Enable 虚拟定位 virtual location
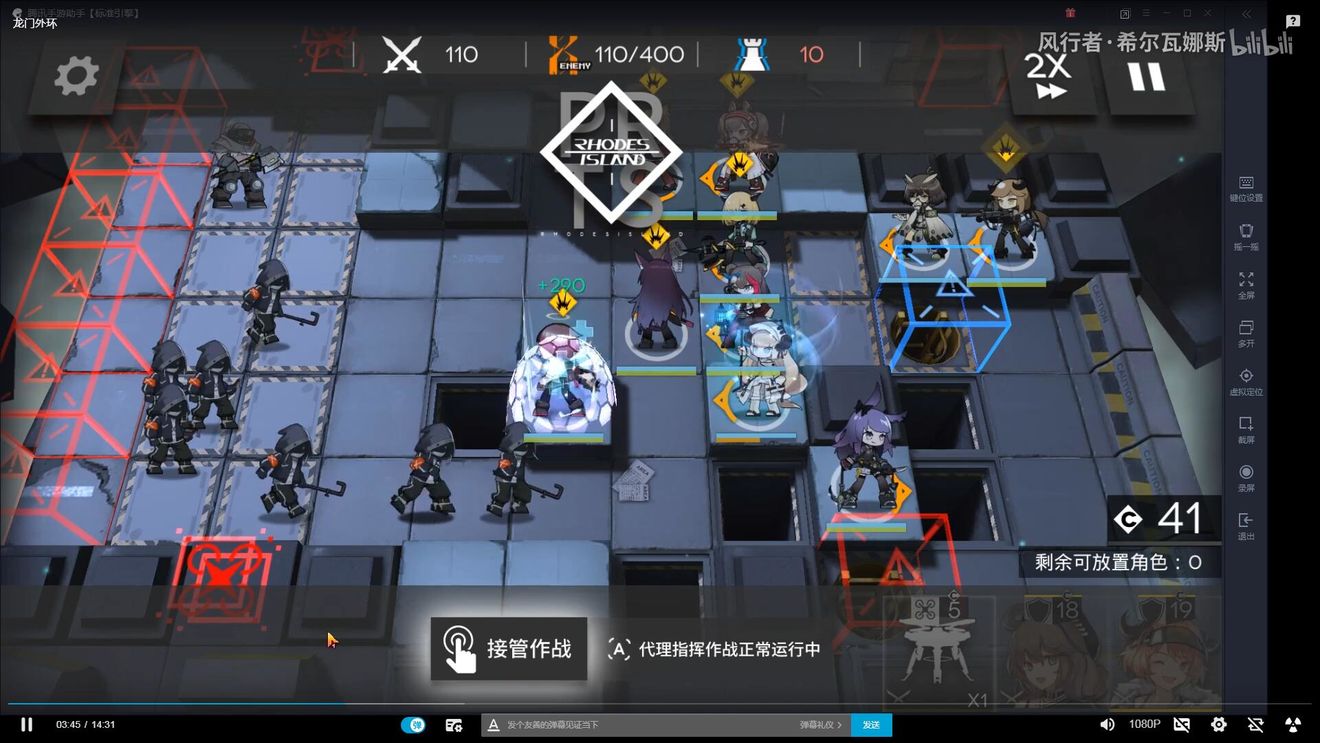1320x743 pixels. coord(1246,381)
